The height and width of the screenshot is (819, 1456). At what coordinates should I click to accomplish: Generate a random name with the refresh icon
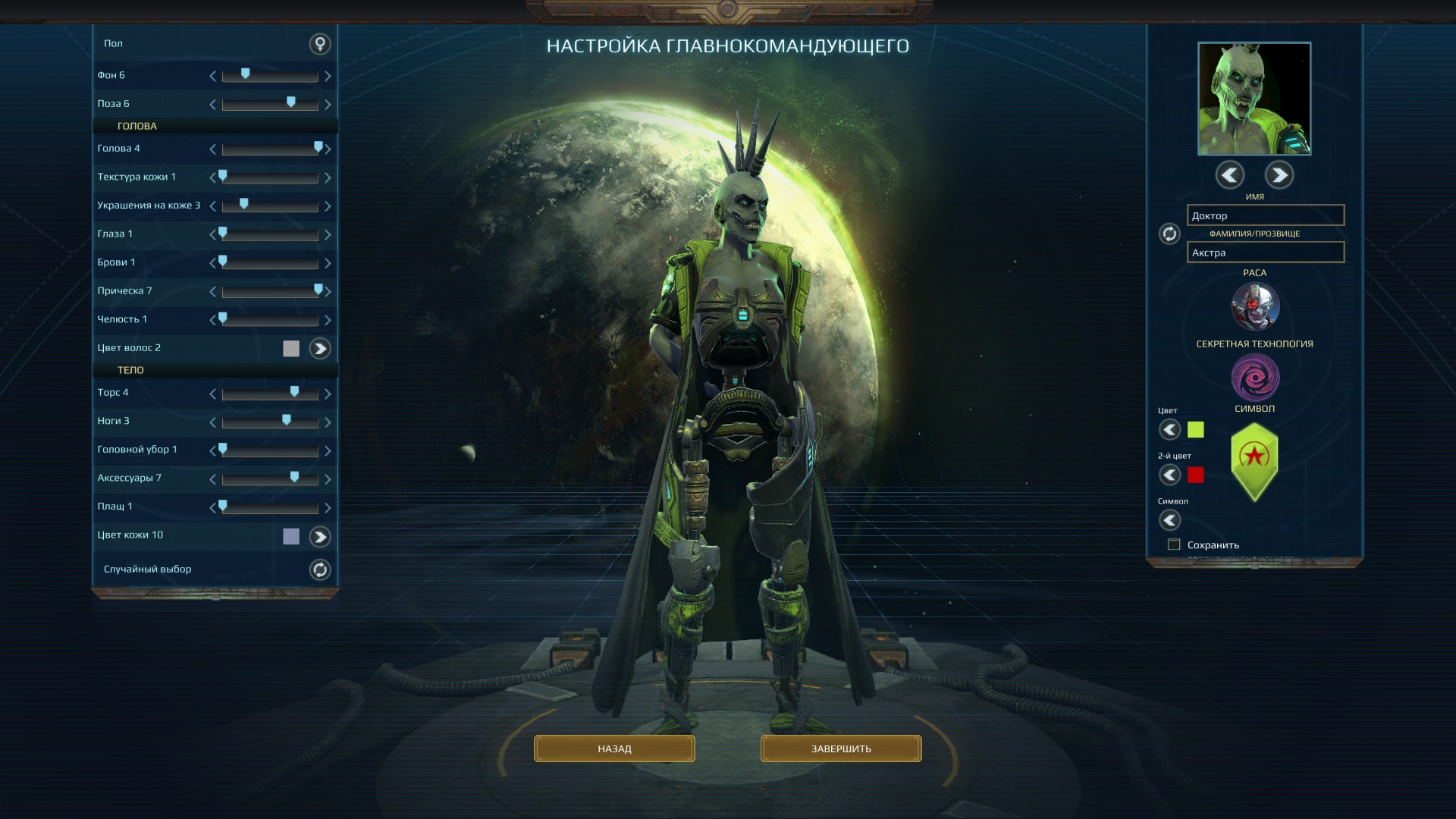coord(1169,234)
